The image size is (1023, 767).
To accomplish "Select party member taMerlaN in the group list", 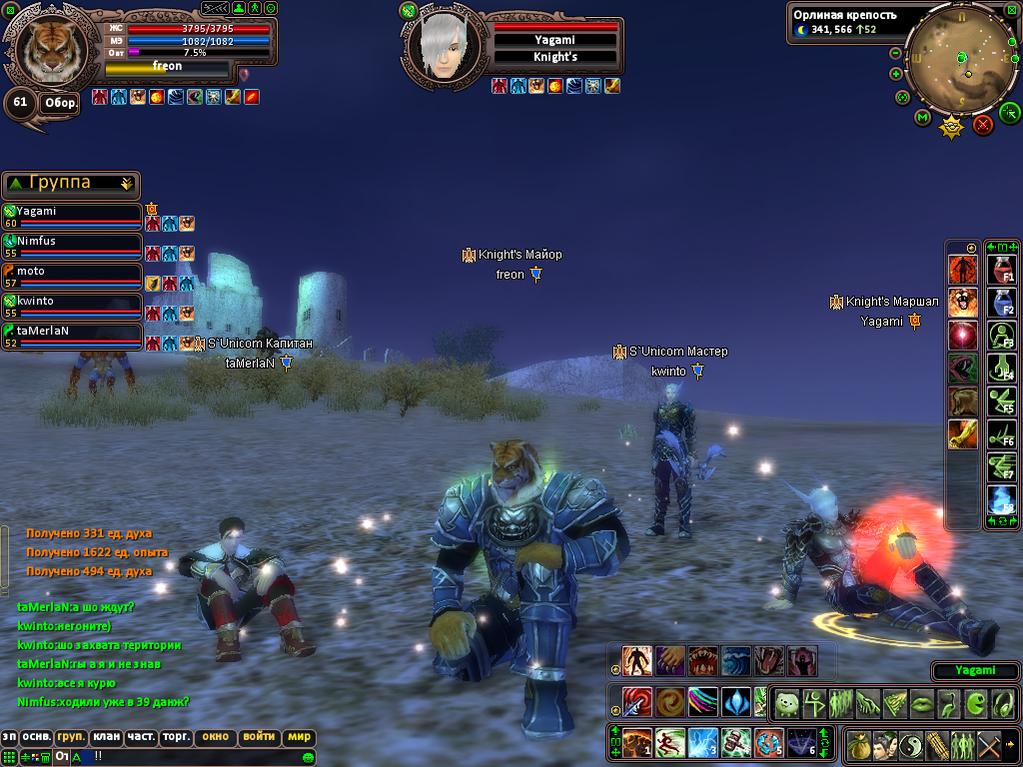I will [x=72, y=333].
